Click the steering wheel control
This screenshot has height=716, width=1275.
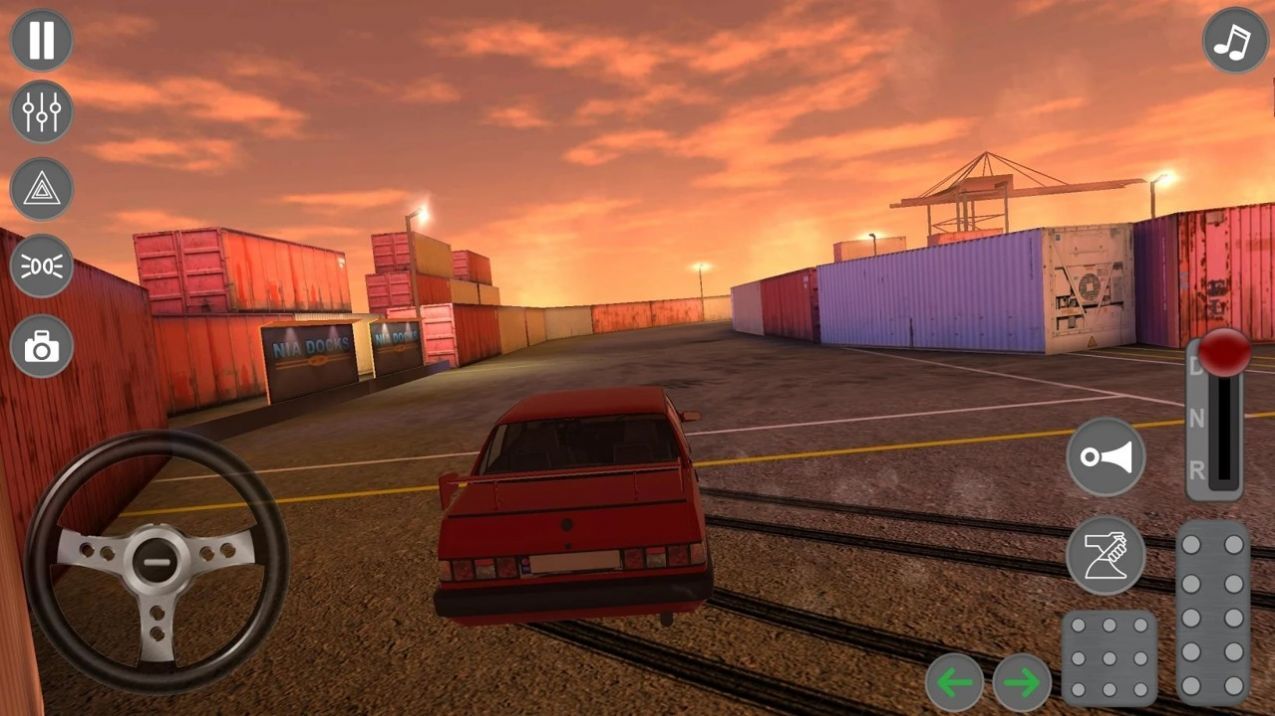[x=157, y=563]
